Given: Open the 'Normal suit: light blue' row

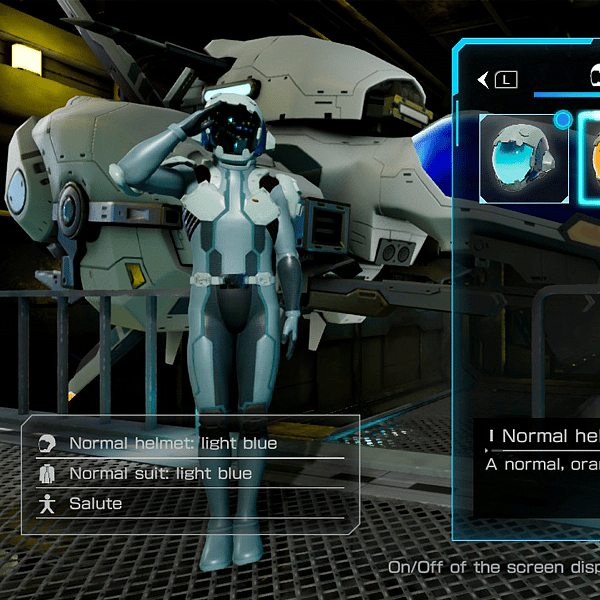Looking at the screenshot, I should pos(160,473).
